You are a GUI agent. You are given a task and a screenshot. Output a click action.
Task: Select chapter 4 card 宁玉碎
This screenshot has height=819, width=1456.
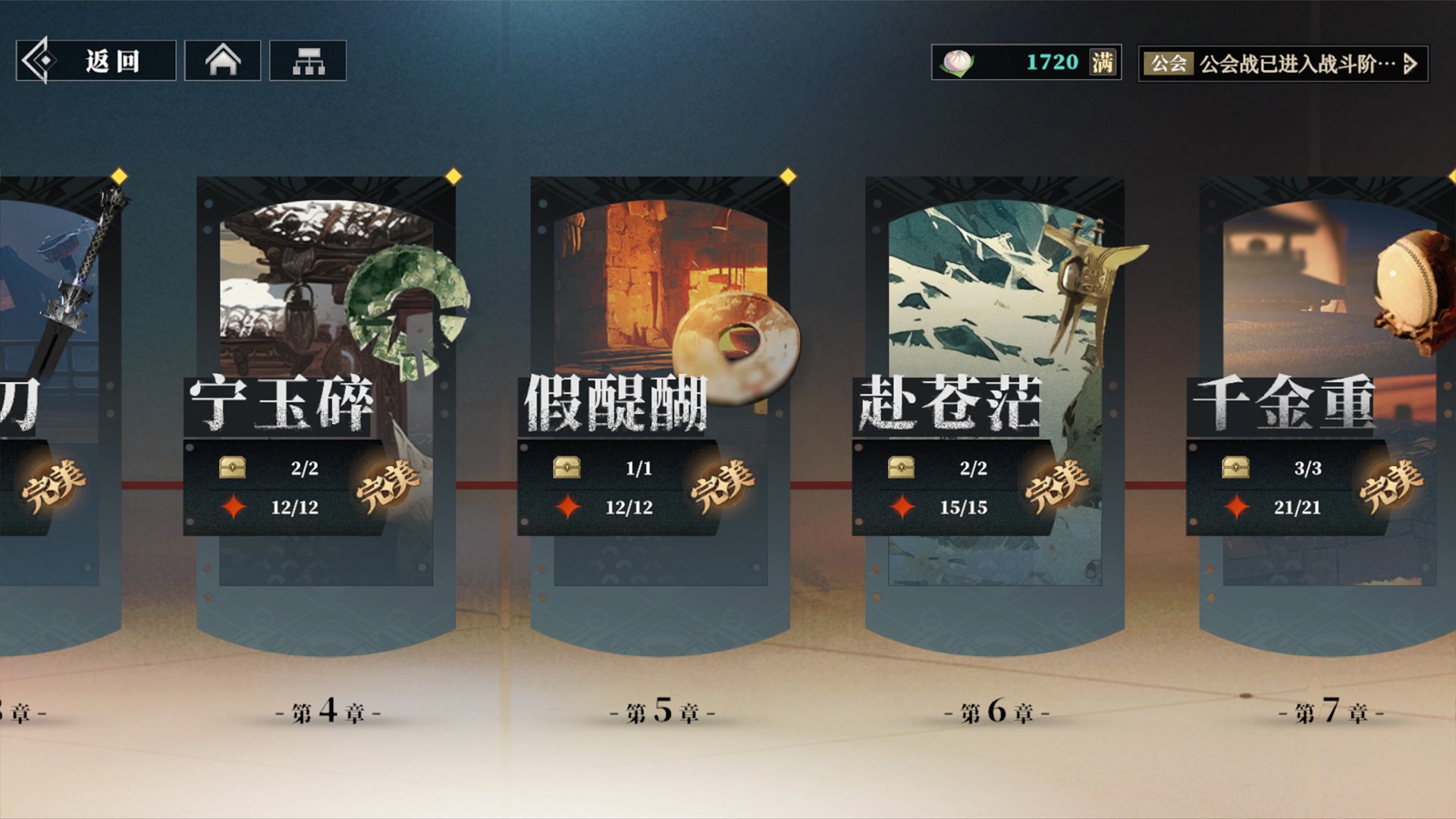pyautogui.click(x=326, y=402)
